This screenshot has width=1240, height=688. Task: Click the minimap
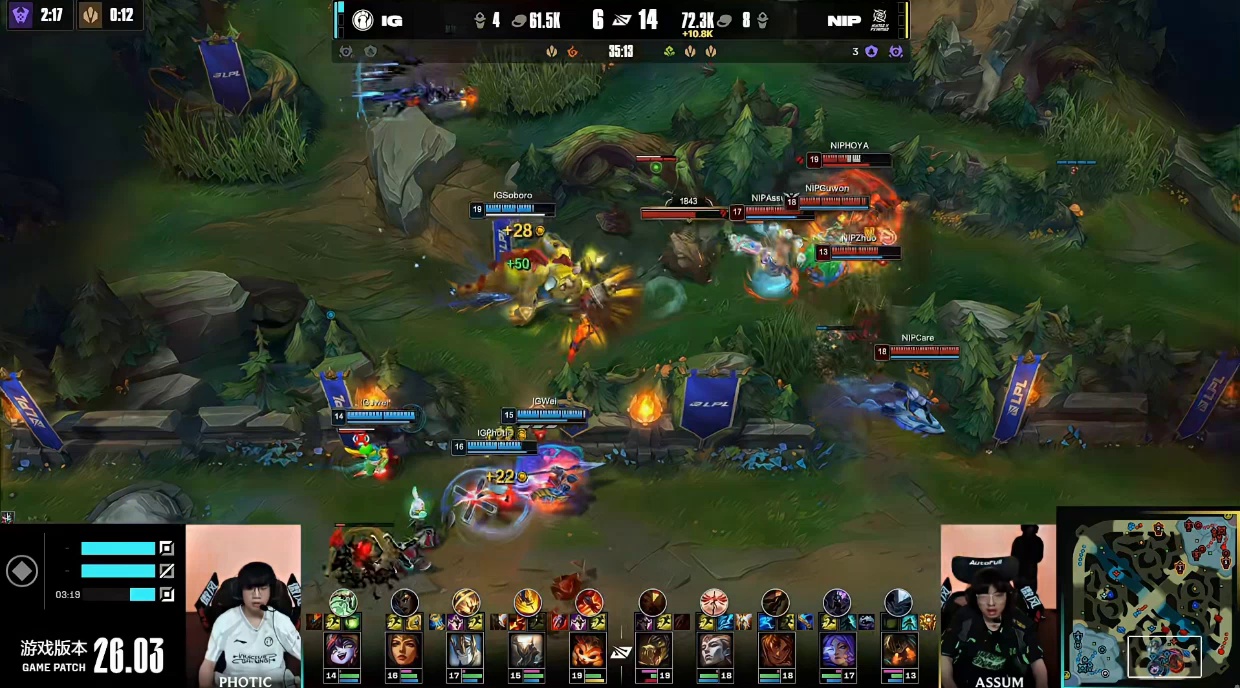[x=1147, y=597]
